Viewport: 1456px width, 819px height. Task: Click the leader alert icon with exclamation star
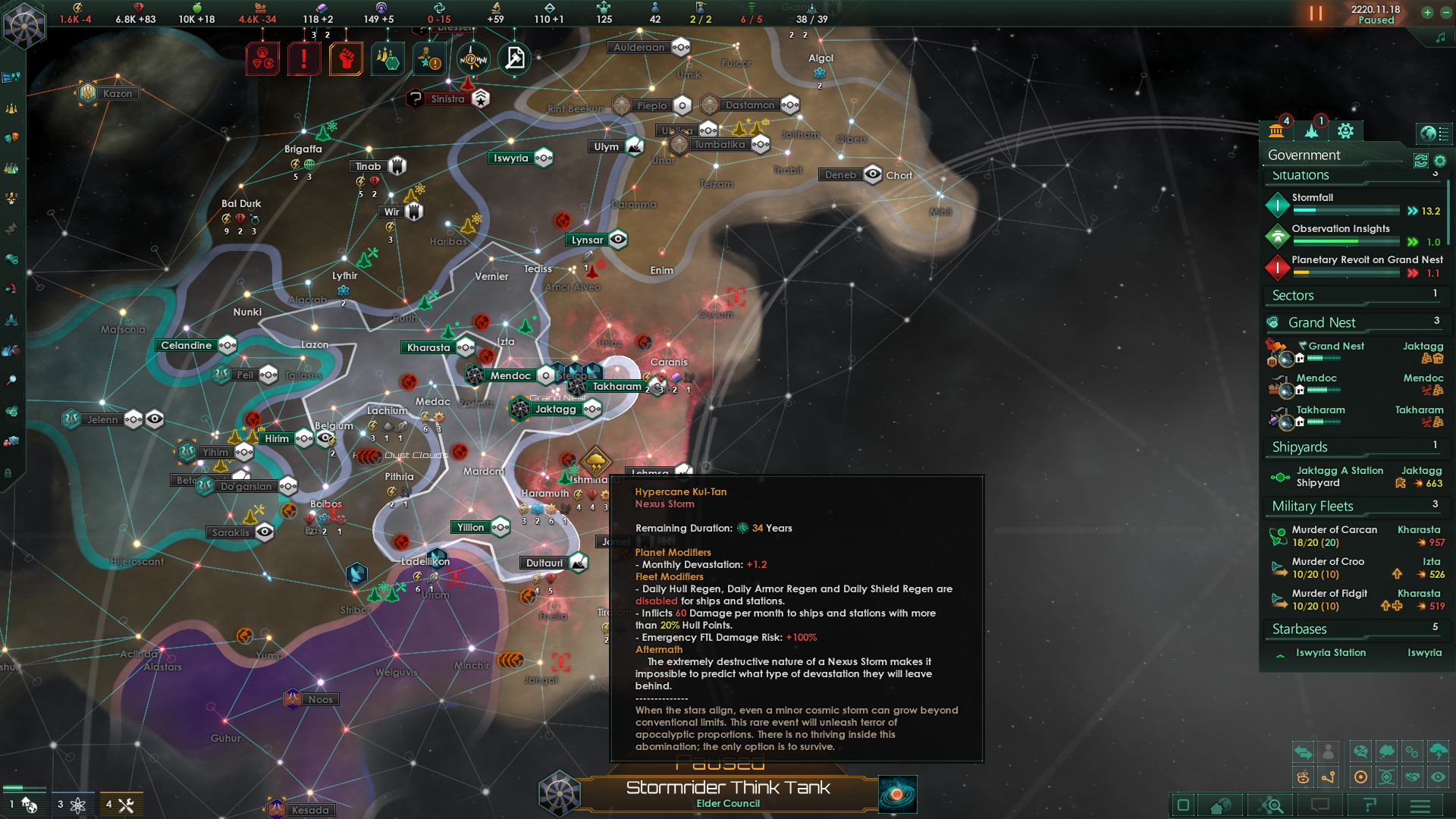(428, 58)
